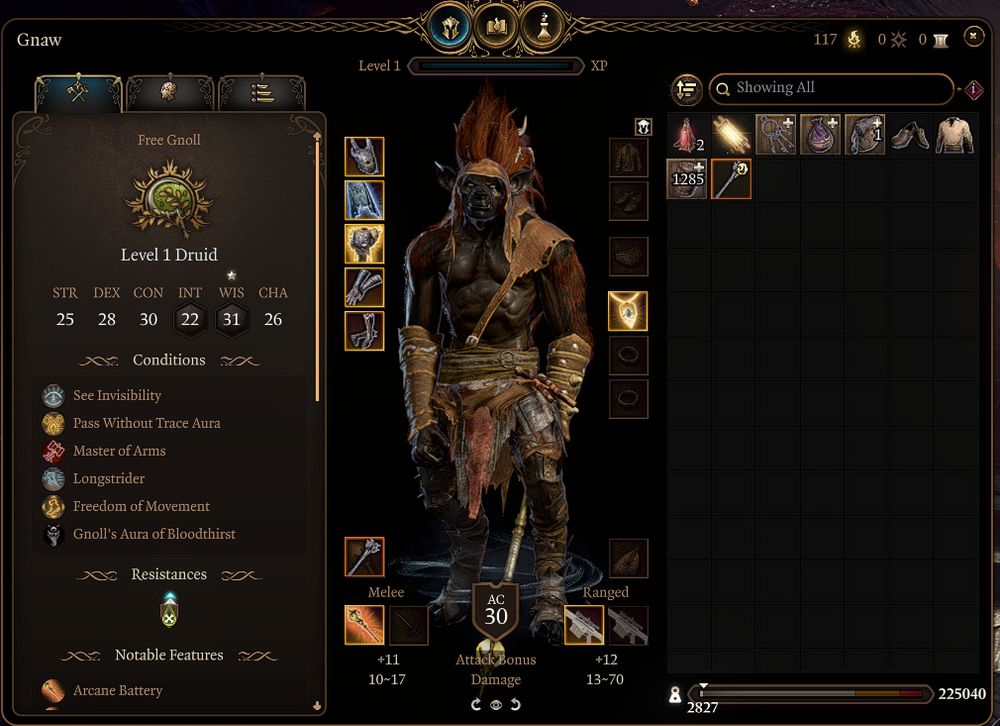The image size is (1000, 726).
Task: Open the purple alchemy pouch
Action: (x=820, y=134)
